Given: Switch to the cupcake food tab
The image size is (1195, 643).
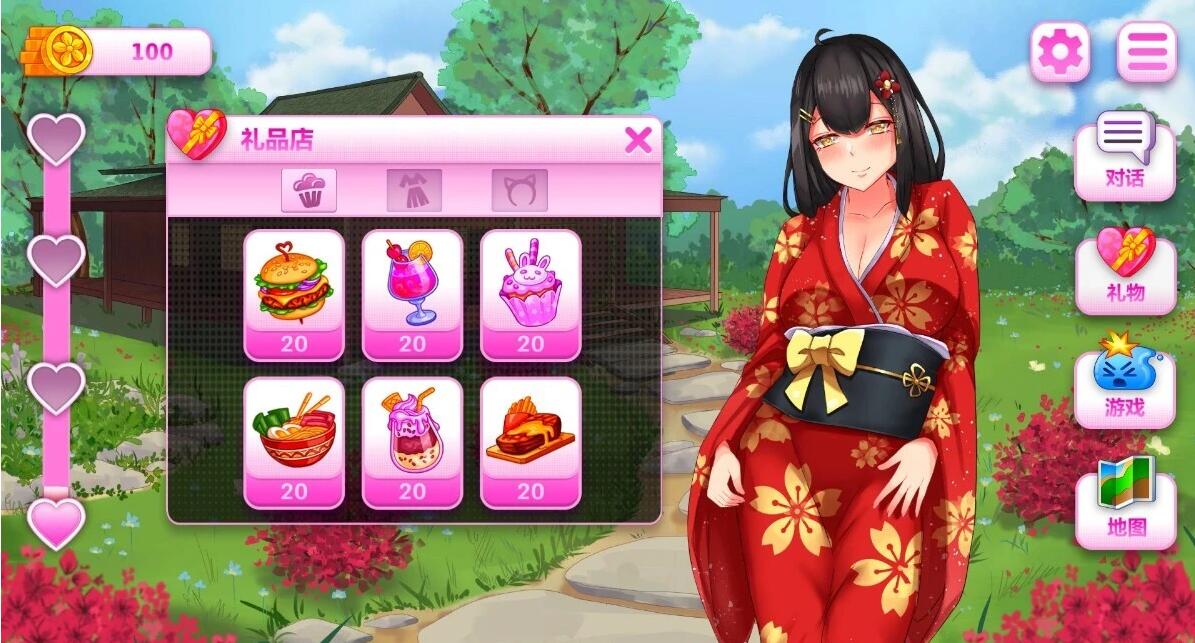Looking at the screenshot, I should pos(309,190).
